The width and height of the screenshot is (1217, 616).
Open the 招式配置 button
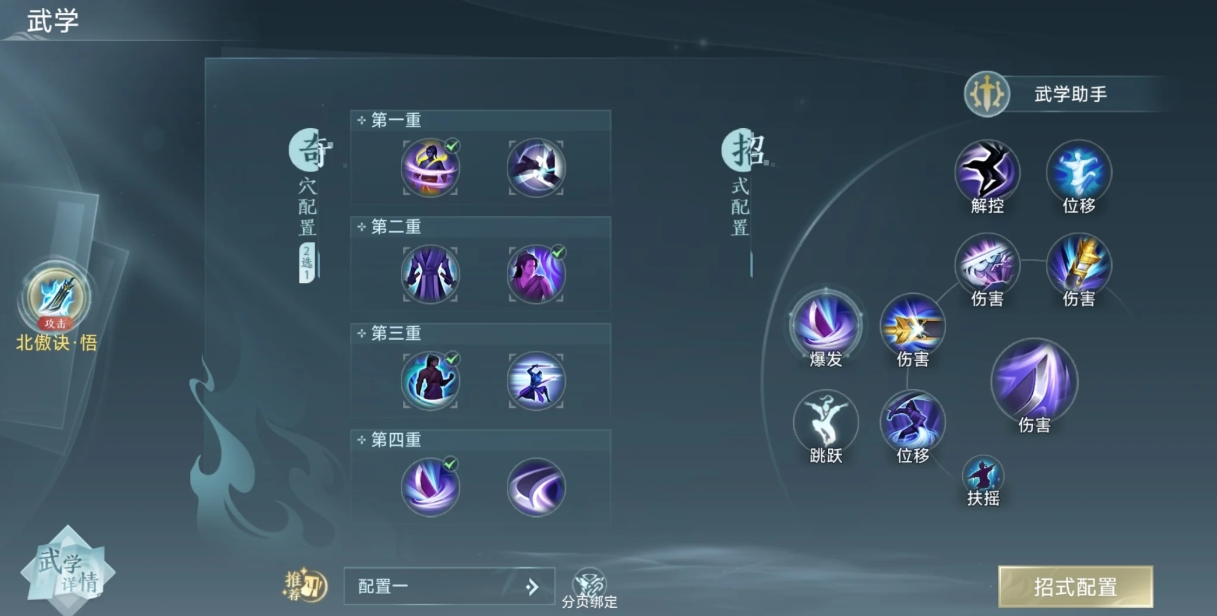point(1075,587)
